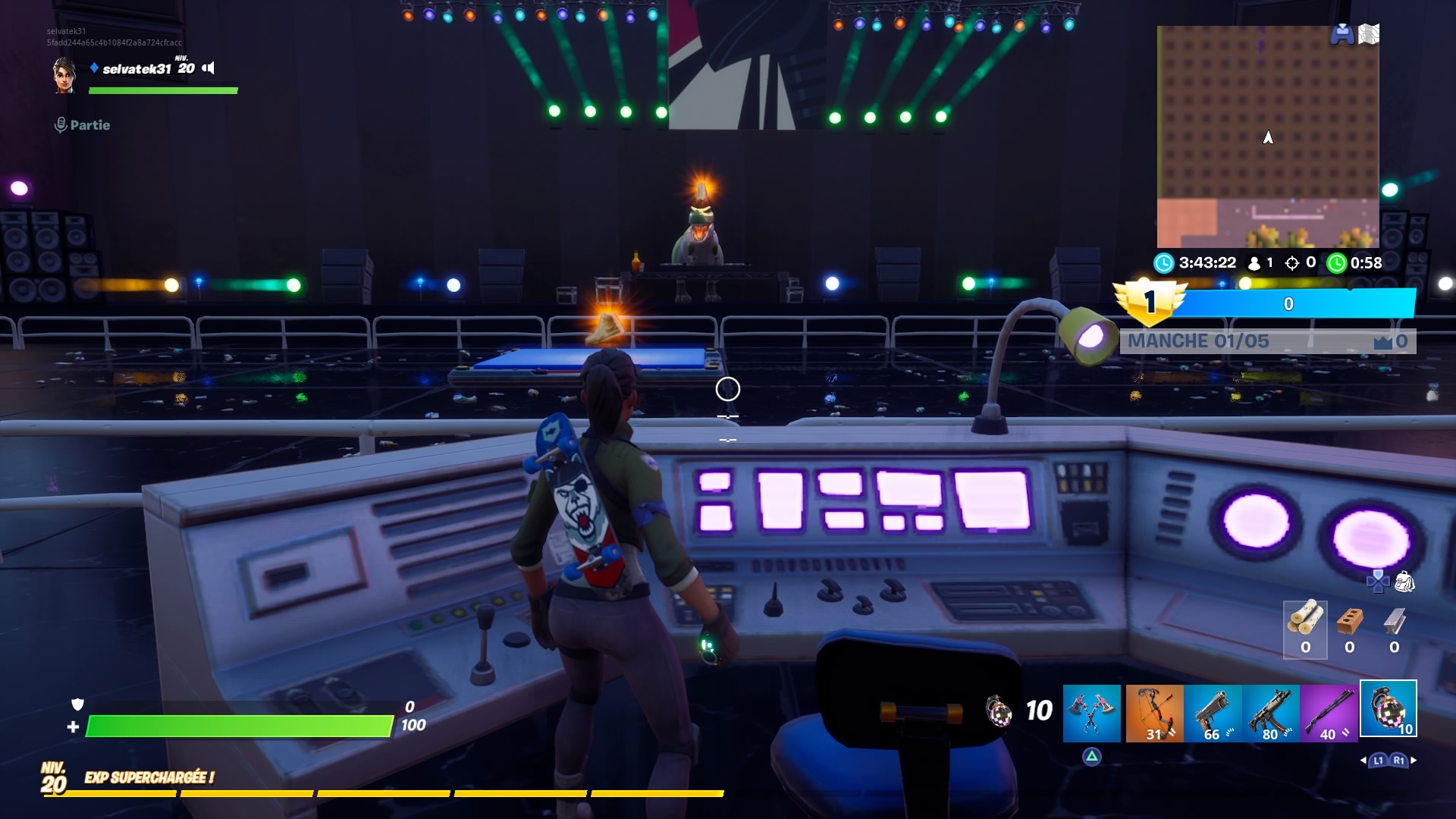The width and height of the screenshot is (1456, 819).
Task: Choose the submachine gun with 80 ammo
Action: point(1271,711)
